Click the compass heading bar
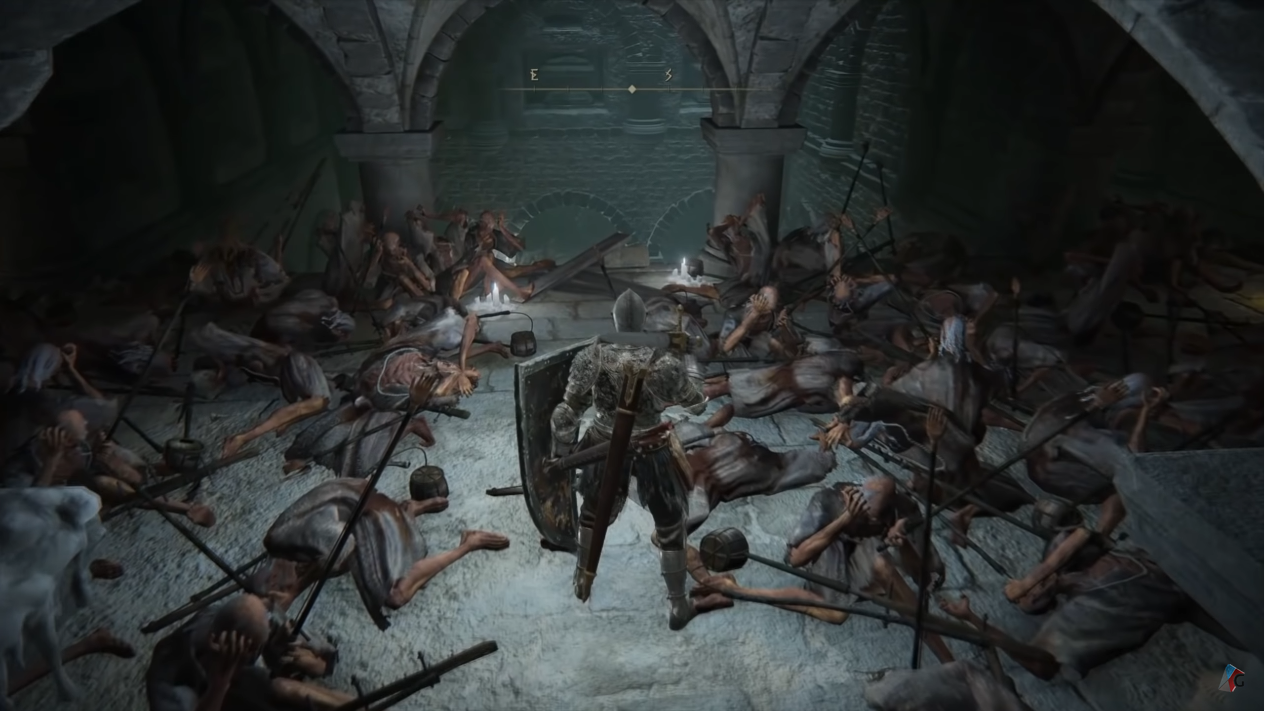This screenshot has width=1265, height=711. point(631,89)
